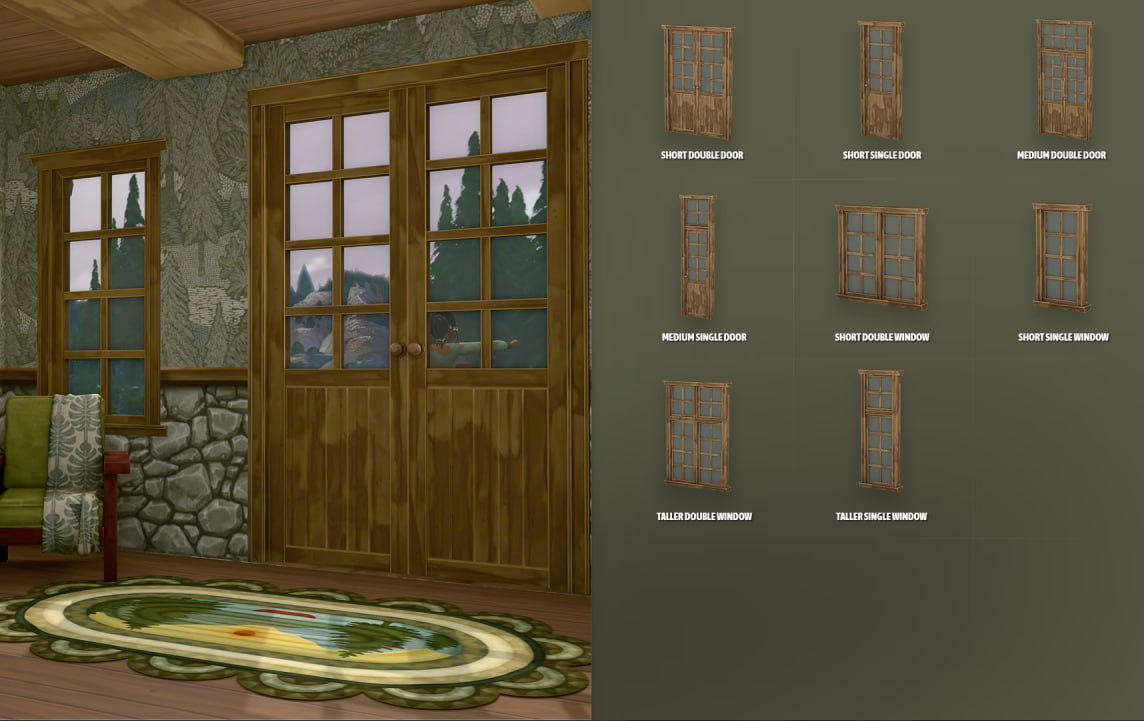Pick the Medium Double Door thumbnail
This screenshot has width=1144, height=721.
1064,79
